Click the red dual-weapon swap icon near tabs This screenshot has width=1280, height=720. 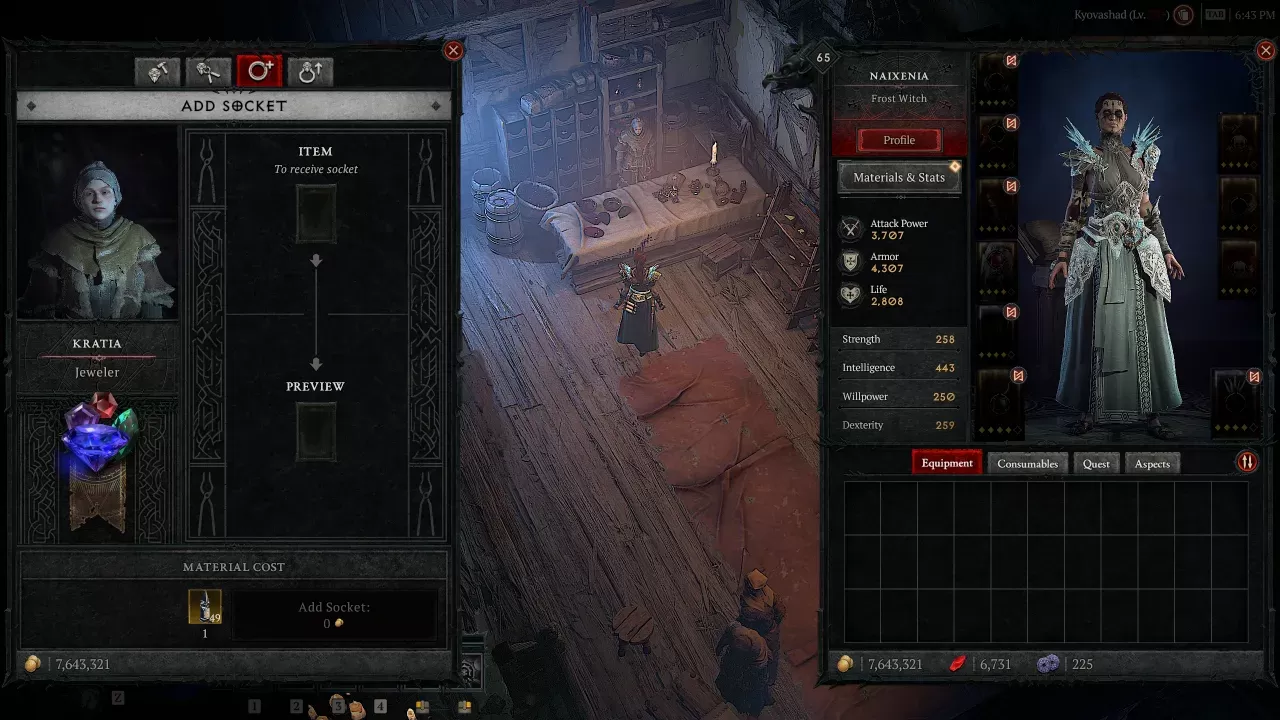(x=1247, y=461)
